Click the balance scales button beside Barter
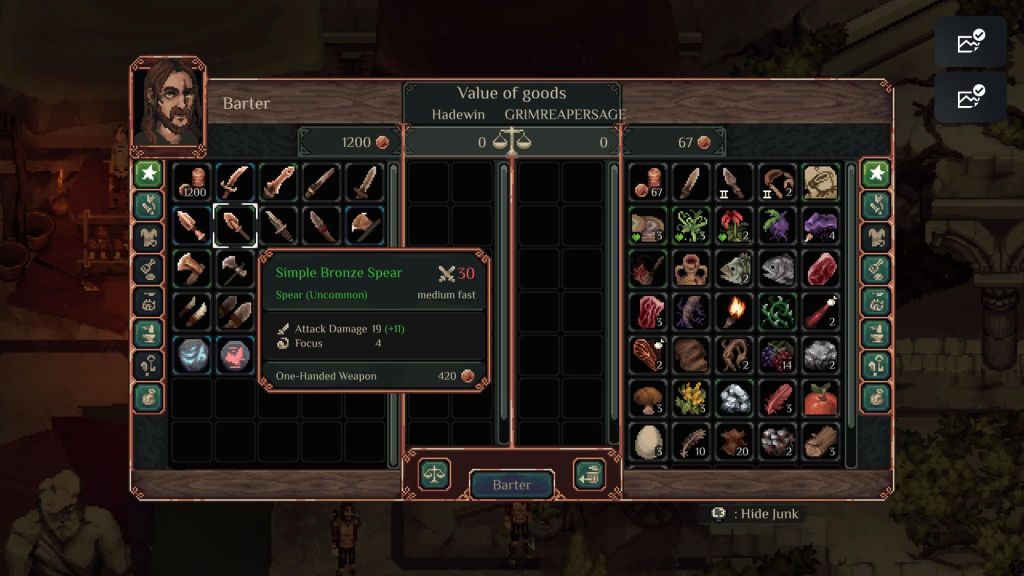The height and width of the screenshot is (576, 1024). coord(435,474)
